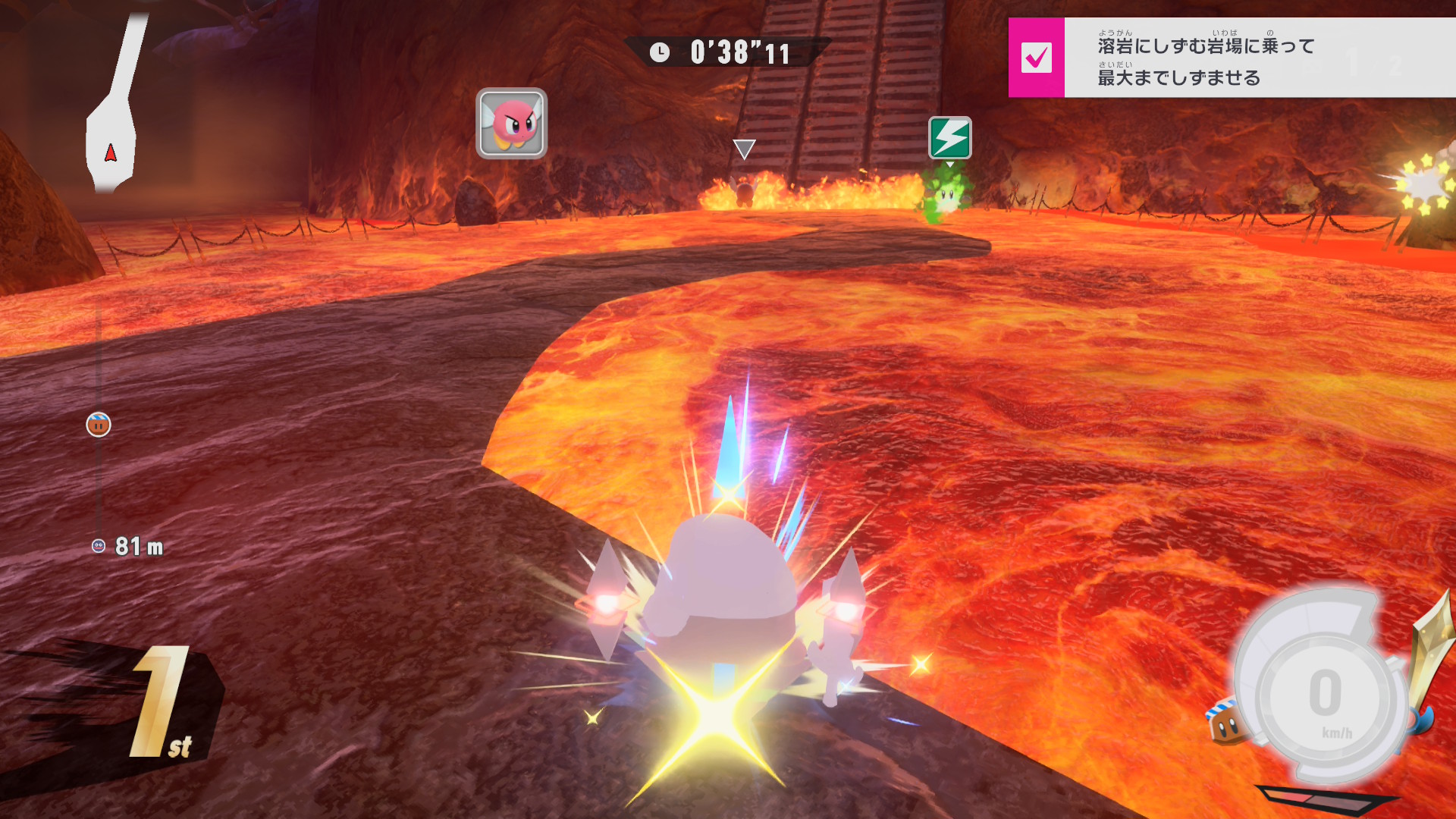Click the green lightning bolt icon
This screenshot has width=1456, height=819.
point(949,138)
